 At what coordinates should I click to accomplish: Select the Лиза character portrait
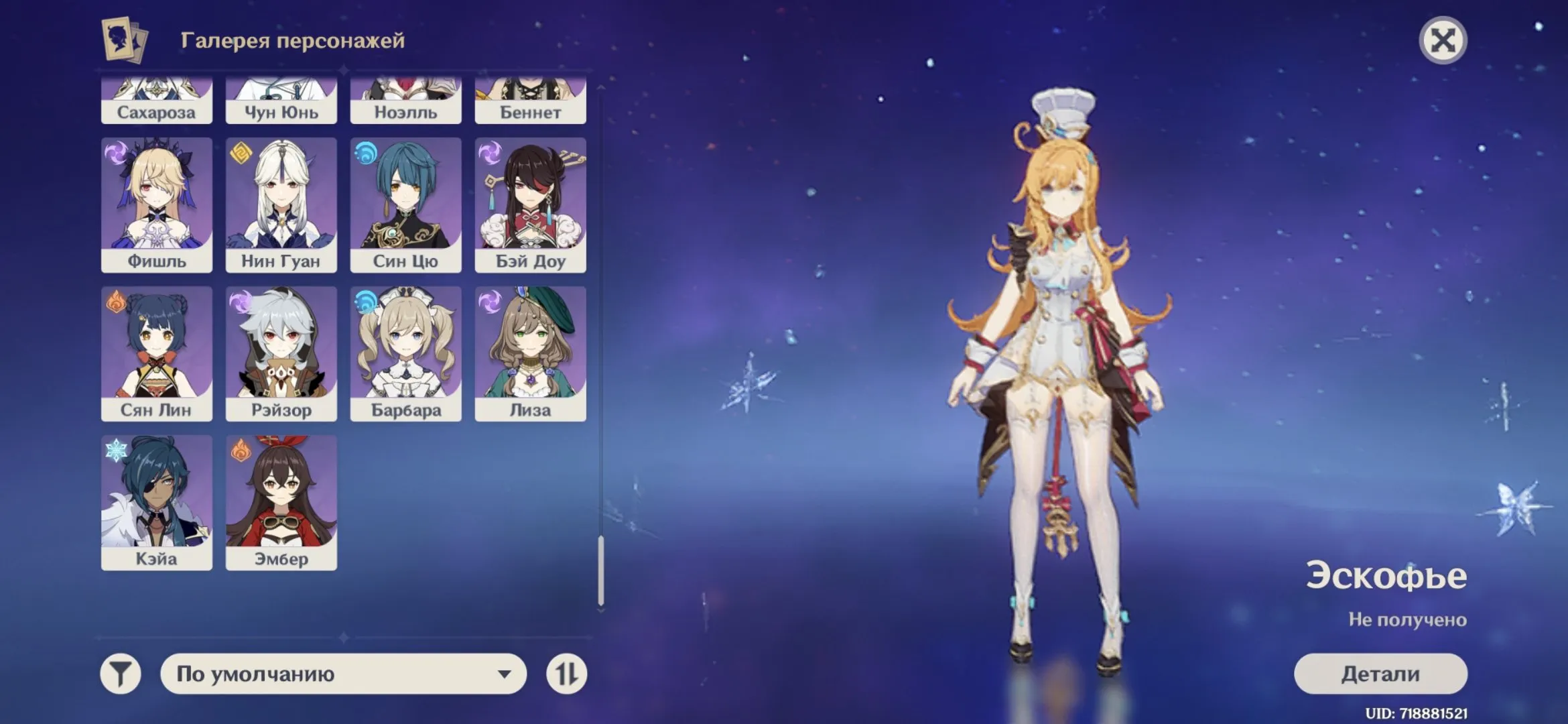coord(530,352)
